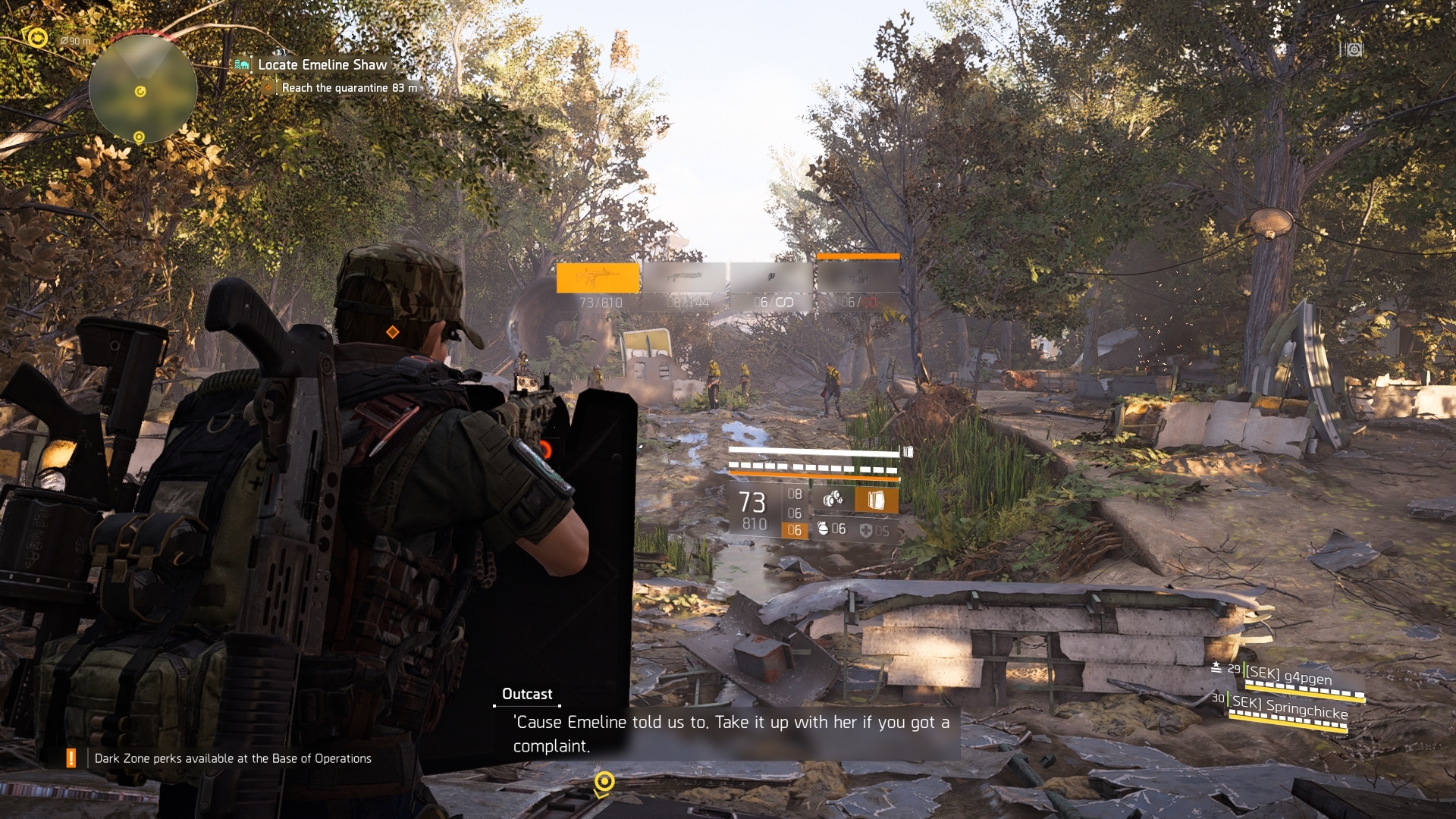Switch to the shotgun weapon slot
The height and width of the screenshot is (819, 1456).
coord(685,278)
